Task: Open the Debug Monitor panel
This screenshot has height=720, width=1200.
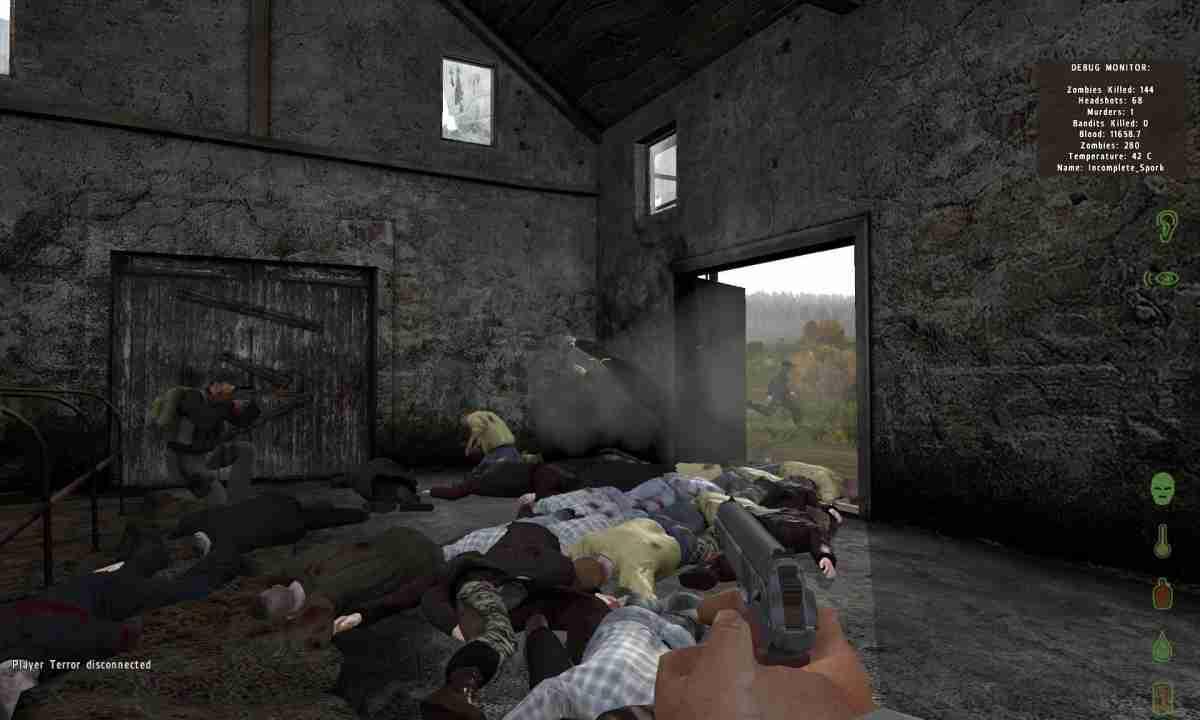Action: coord(1110,118)
